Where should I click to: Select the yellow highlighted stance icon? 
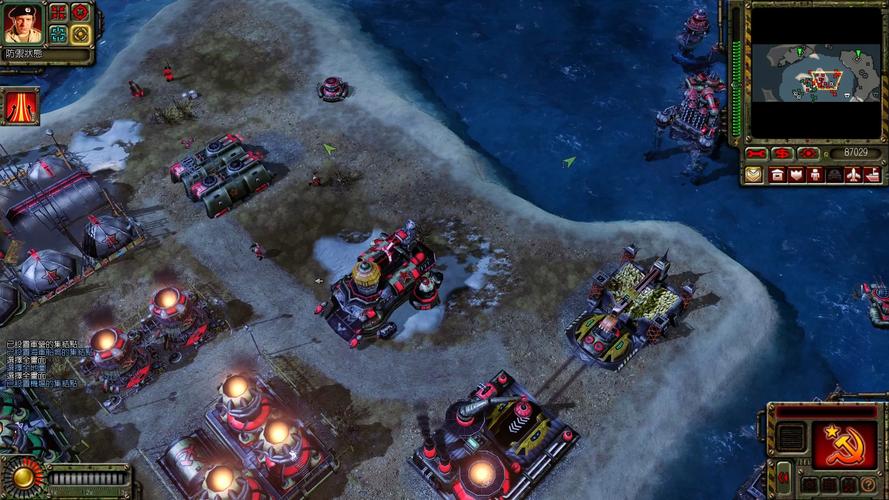[80, 34]
